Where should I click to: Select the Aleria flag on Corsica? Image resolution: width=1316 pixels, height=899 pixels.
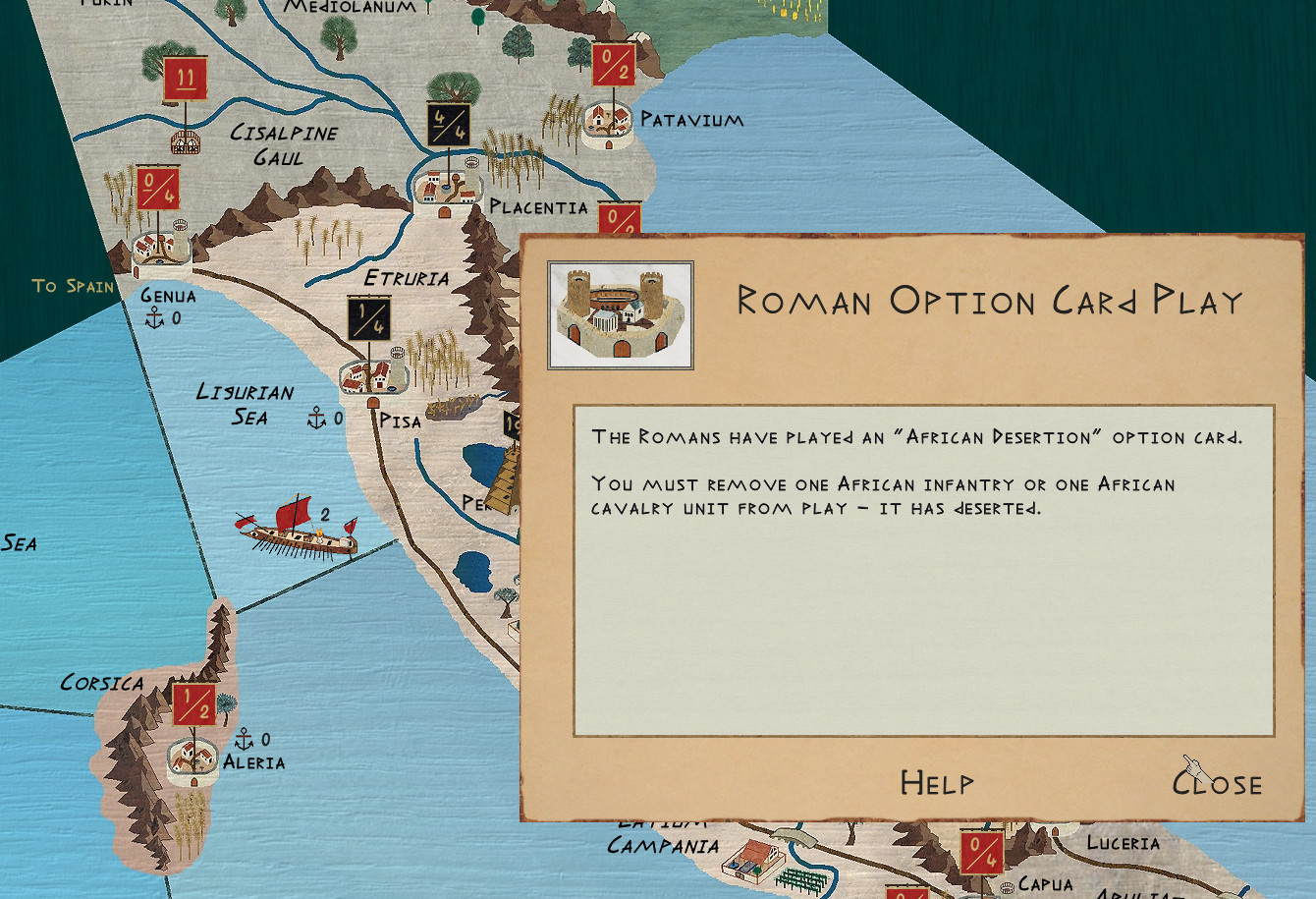[193, 705]
